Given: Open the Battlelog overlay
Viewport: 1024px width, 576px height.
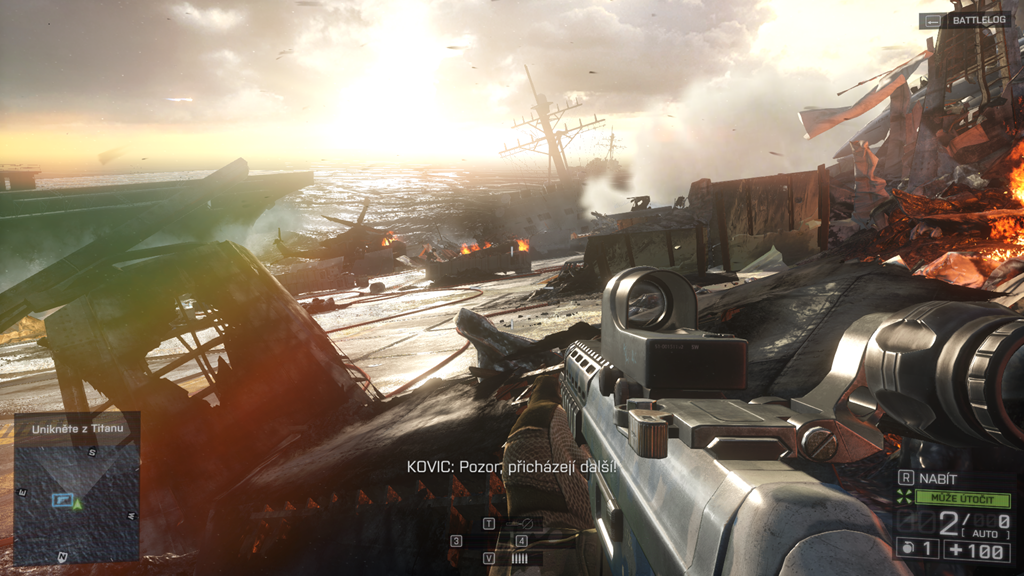Looking at the screenshot, I should [964, 20].
